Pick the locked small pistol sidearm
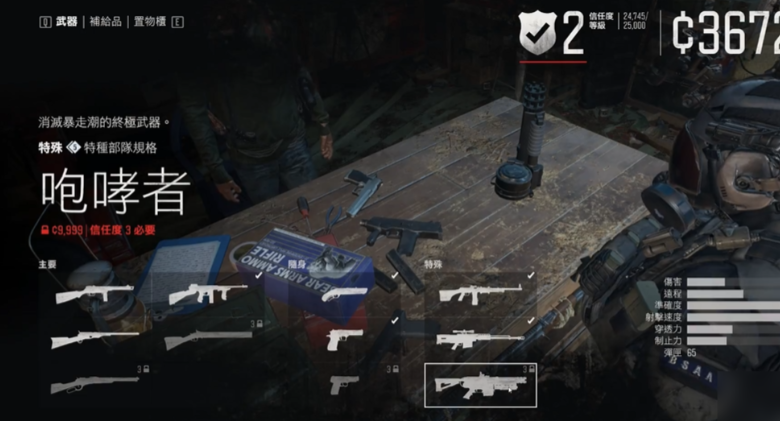The width and height of the screenshot is (780, 421). pyautogui.click(x=343, y=384)
